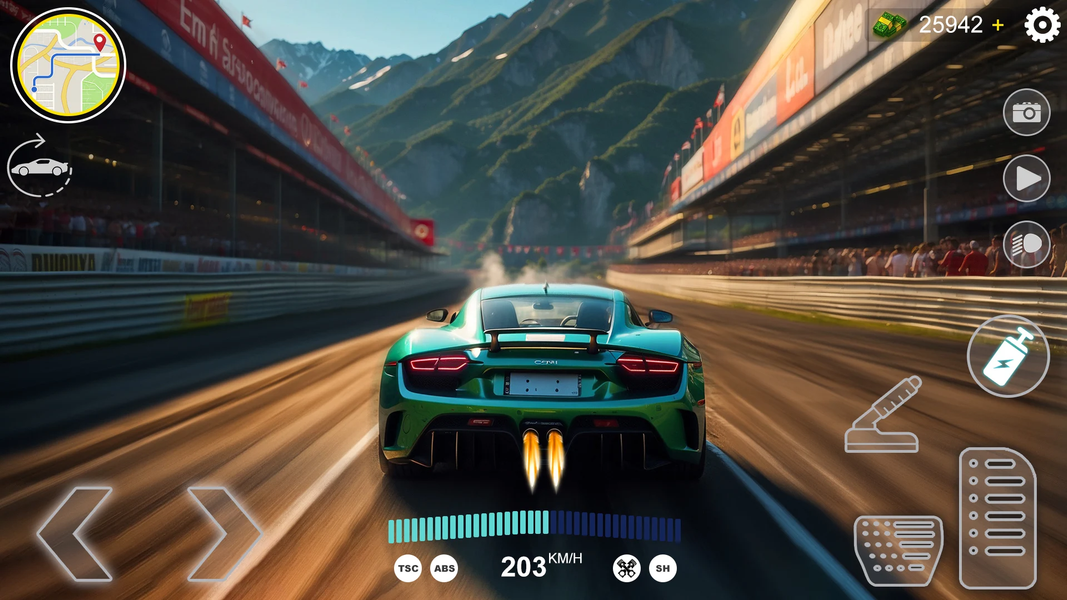Open settings with the gear icon

click(1042, 25)
